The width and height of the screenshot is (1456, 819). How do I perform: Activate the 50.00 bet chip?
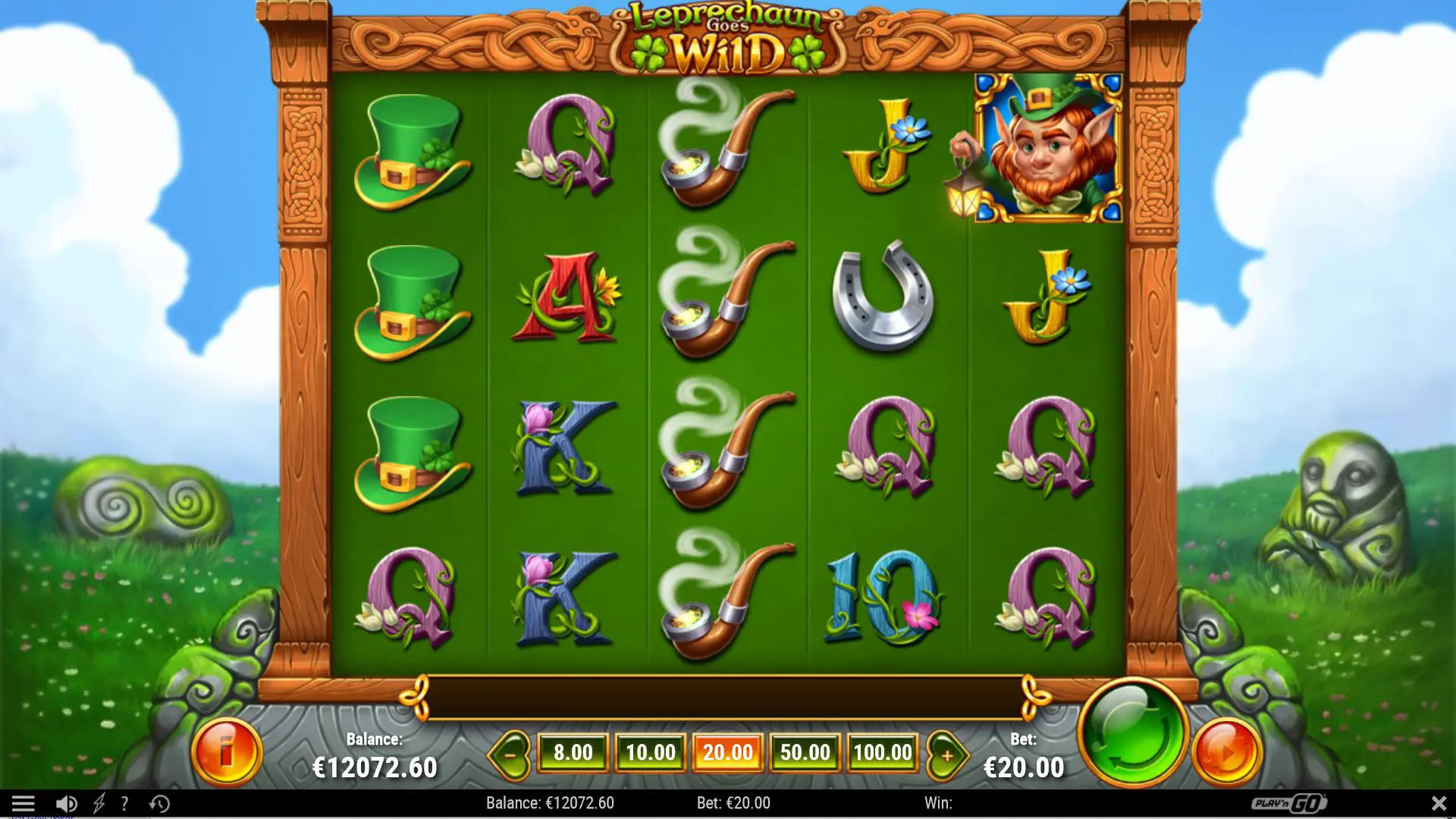(805, 753)
